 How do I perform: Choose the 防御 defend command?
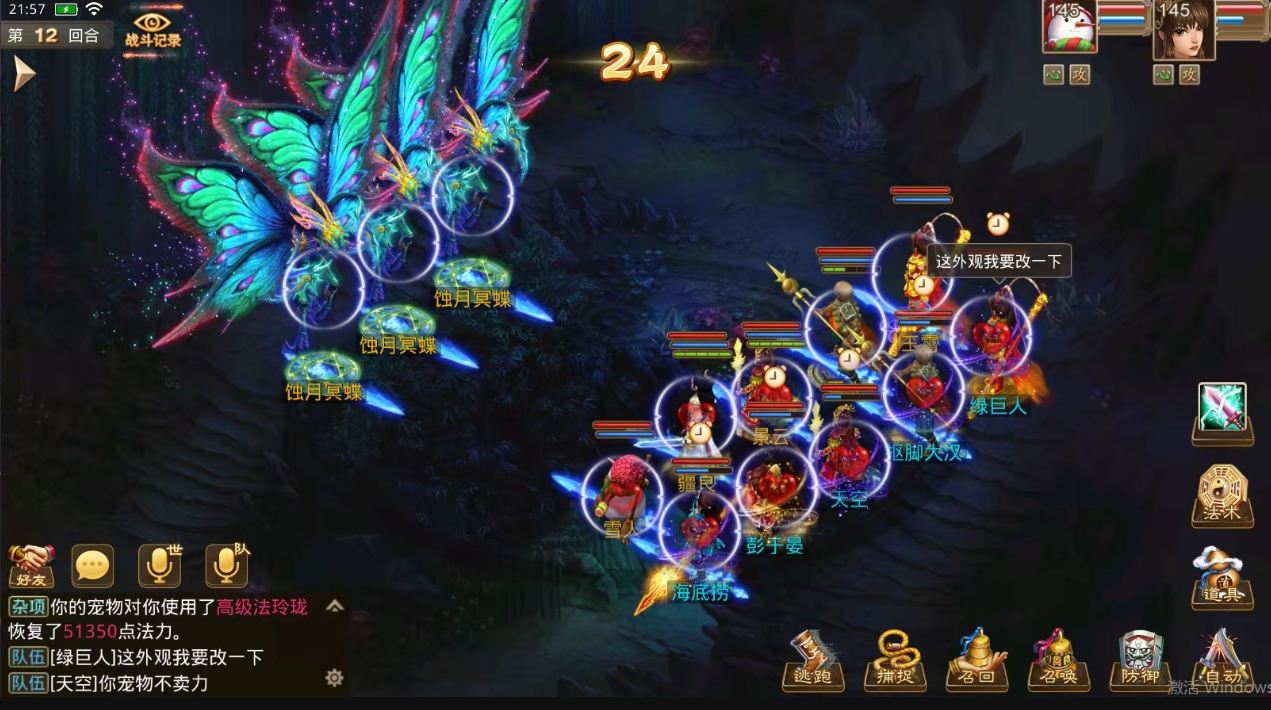[1140, 660]
